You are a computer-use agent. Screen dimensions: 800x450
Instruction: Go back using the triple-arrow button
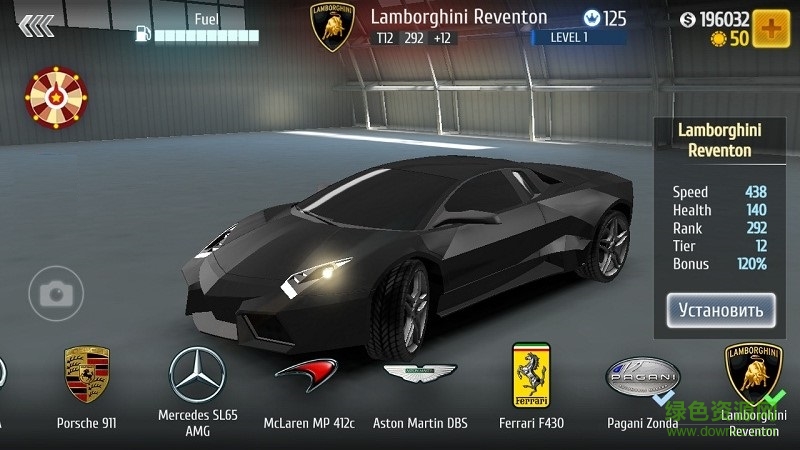[x=36, y=25]
